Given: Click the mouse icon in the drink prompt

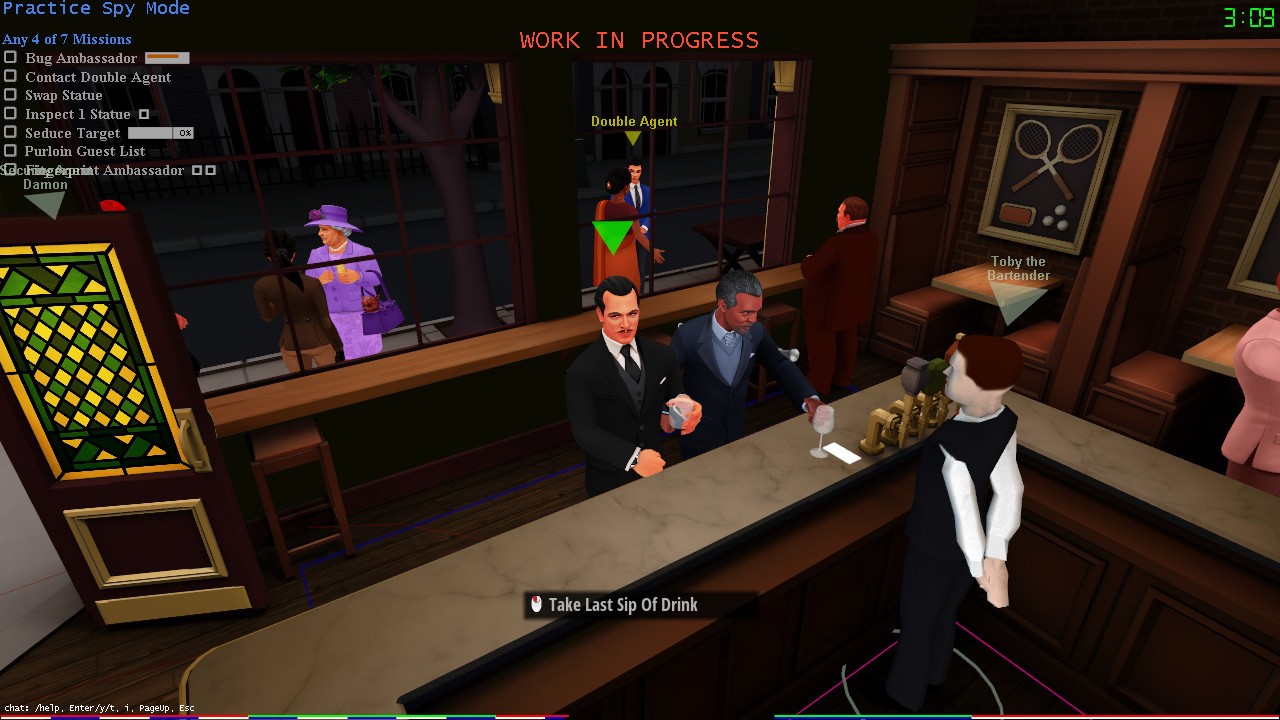Looking at the screenshot, I should coord(536,604).
